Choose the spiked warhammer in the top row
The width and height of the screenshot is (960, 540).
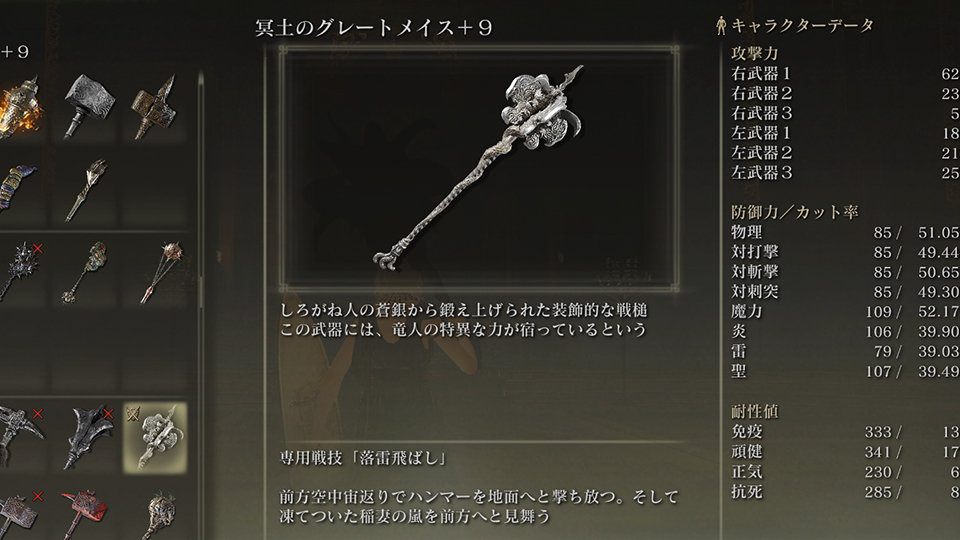(x=155, y=107)
